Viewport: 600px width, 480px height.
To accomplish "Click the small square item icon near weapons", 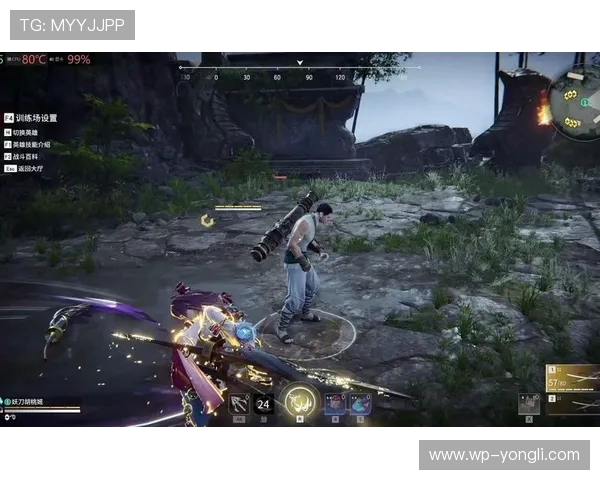I will click(528, 403).
